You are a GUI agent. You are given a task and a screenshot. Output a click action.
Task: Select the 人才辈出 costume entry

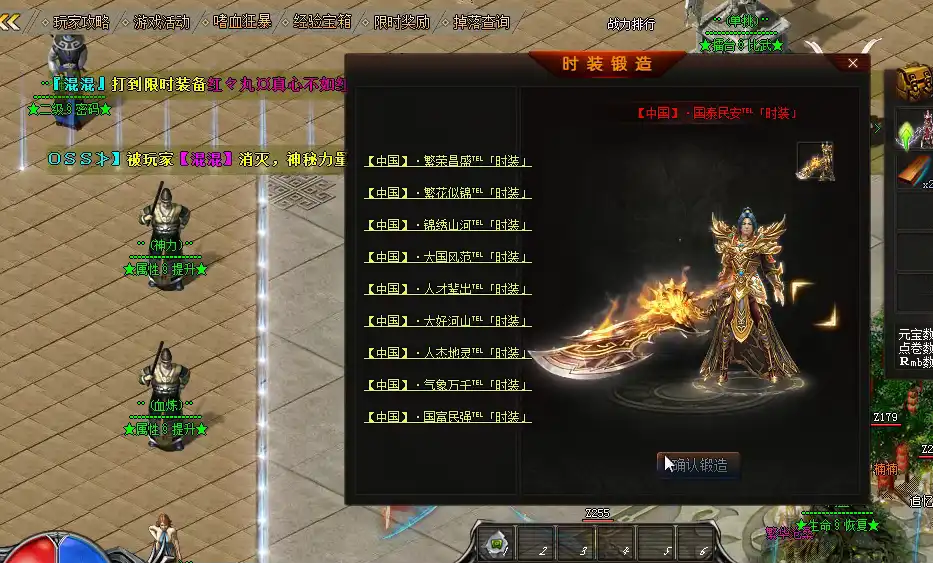click(x=448, y=289)
